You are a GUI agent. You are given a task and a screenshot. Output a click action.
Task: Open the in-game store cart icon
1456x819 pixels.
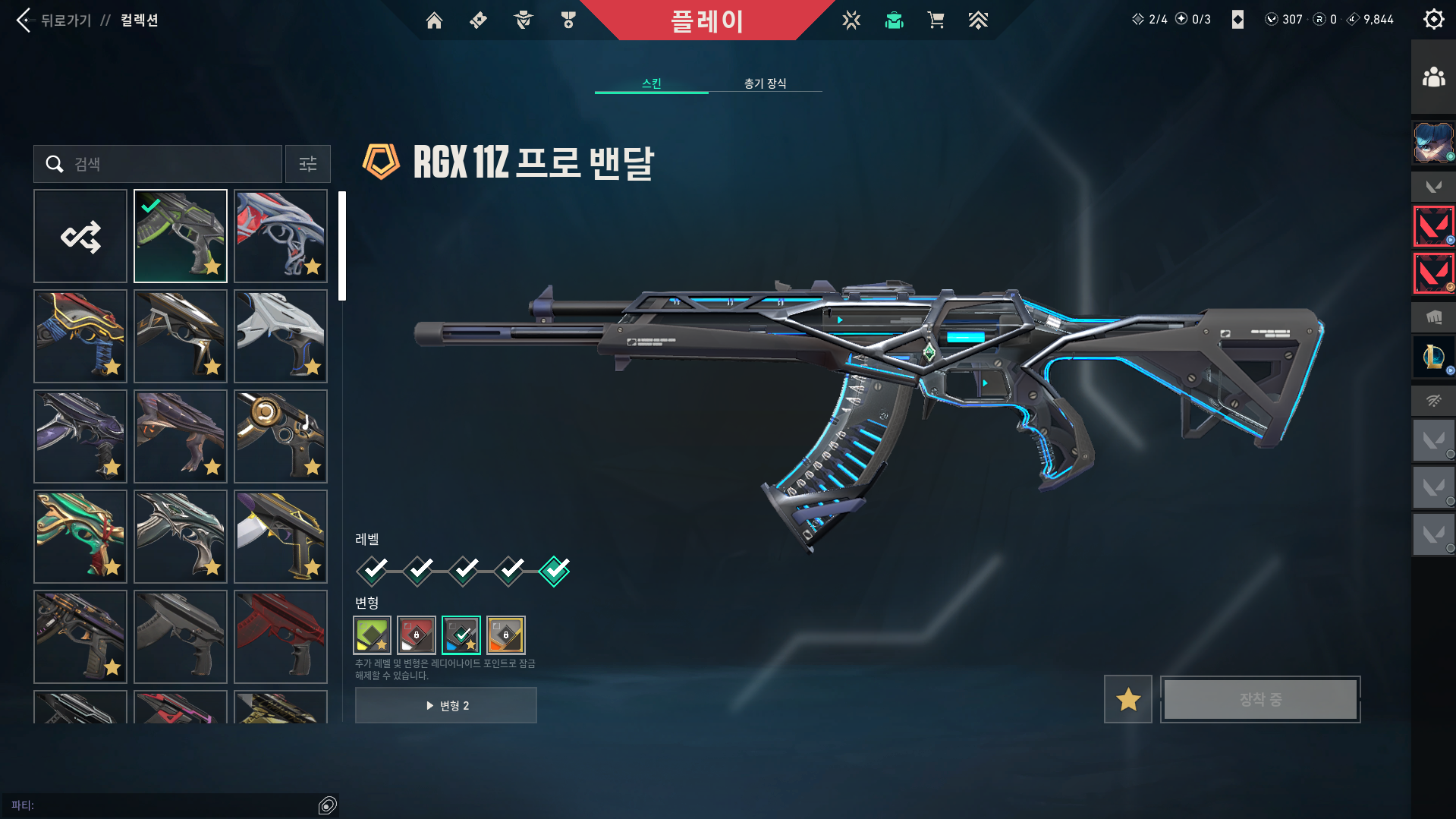(936, 20)
